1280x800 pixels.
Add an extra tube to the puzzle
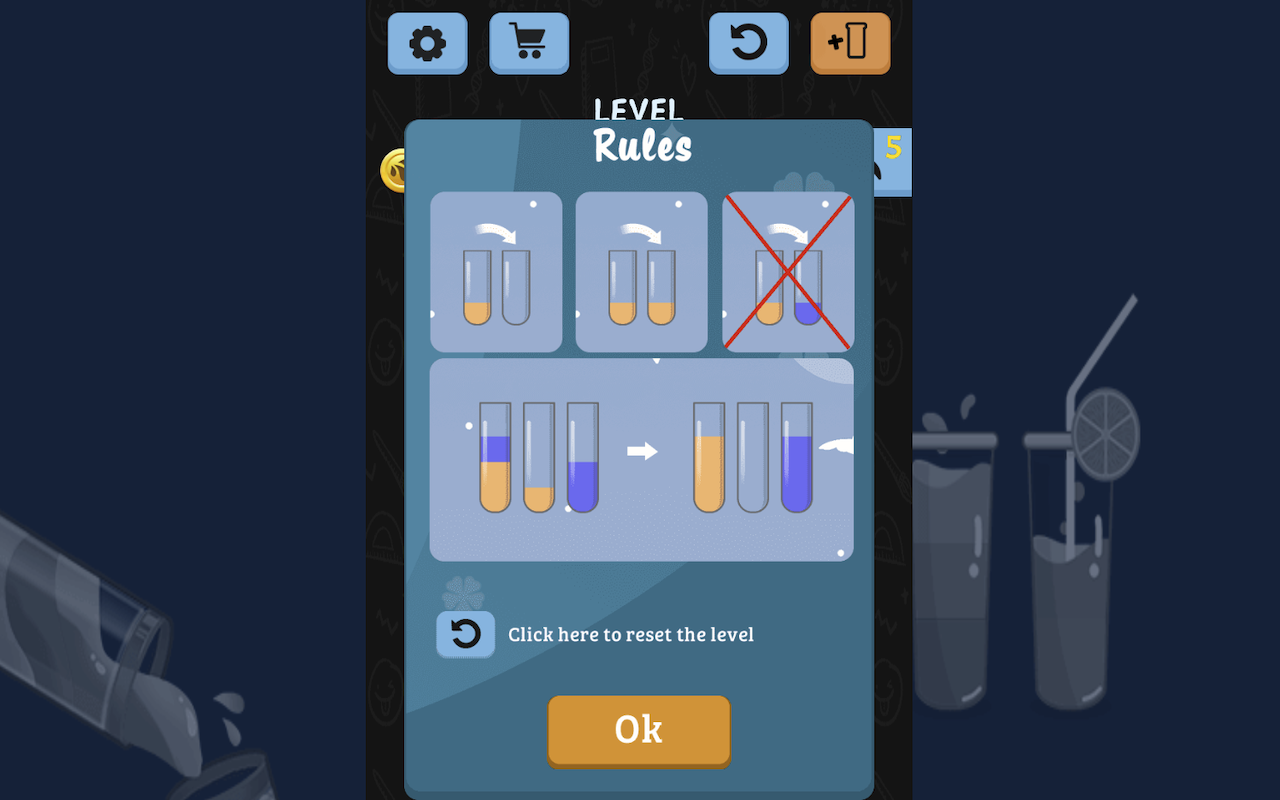[849, 44]
